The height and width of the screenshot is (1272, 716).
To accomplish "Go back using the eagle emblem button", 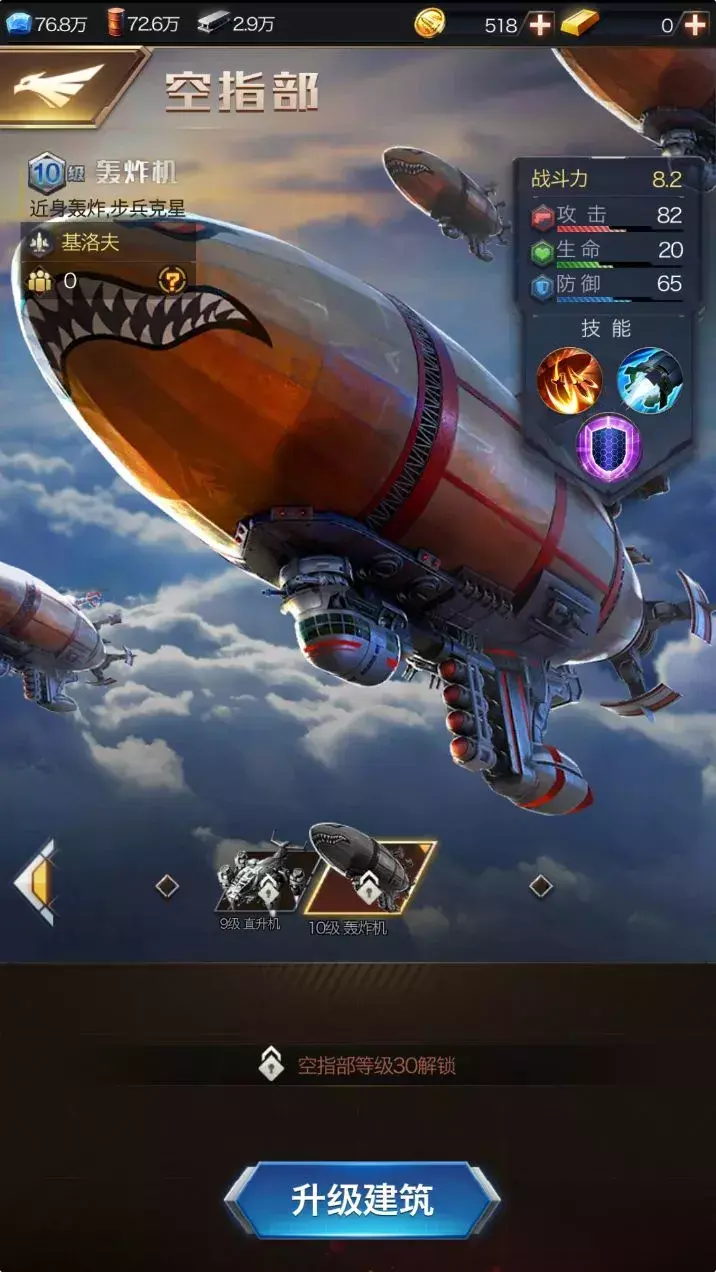I will click(60, 85).
